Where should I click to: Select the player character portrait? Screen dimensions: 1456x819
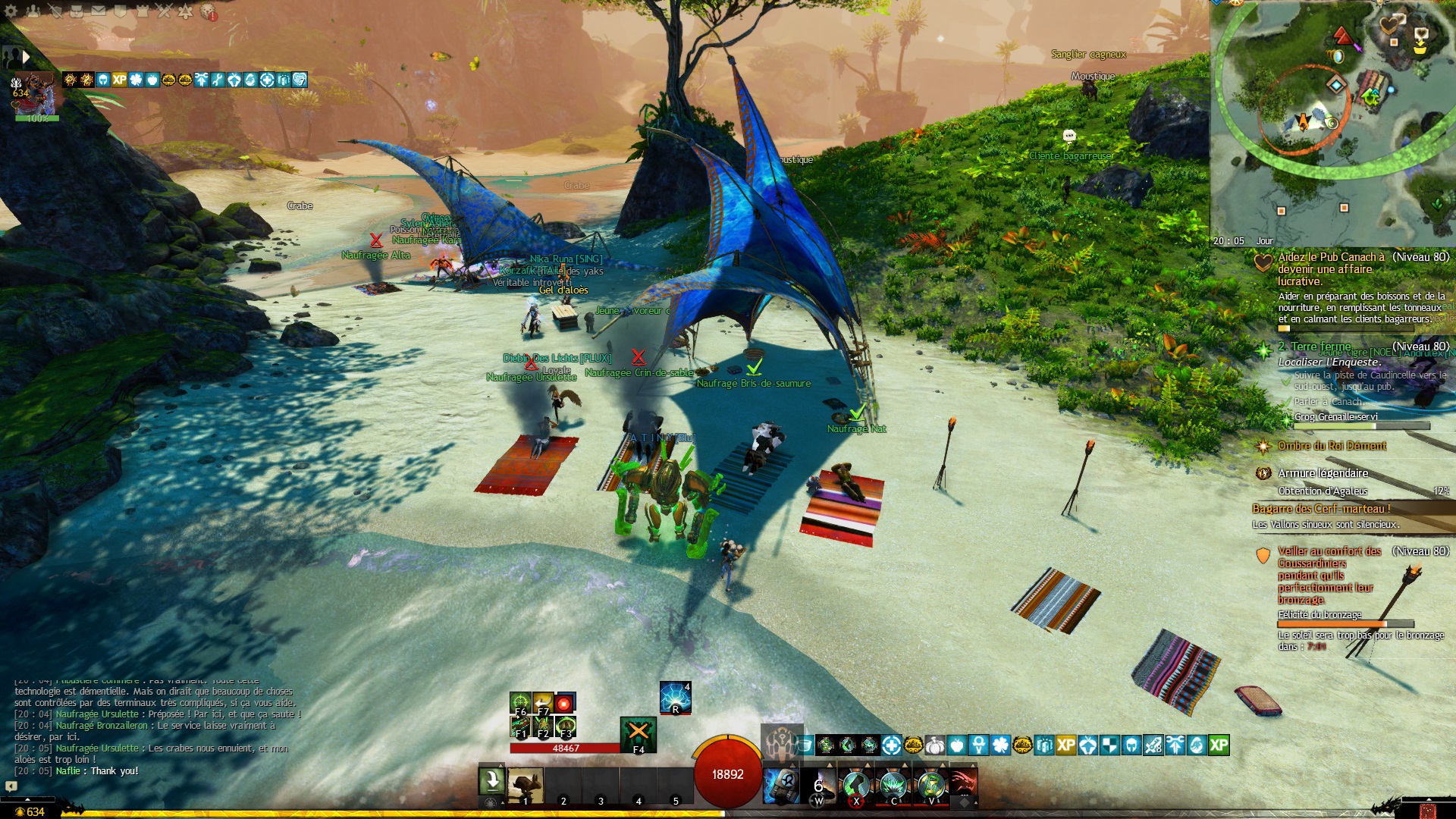(x=35, y=93)
